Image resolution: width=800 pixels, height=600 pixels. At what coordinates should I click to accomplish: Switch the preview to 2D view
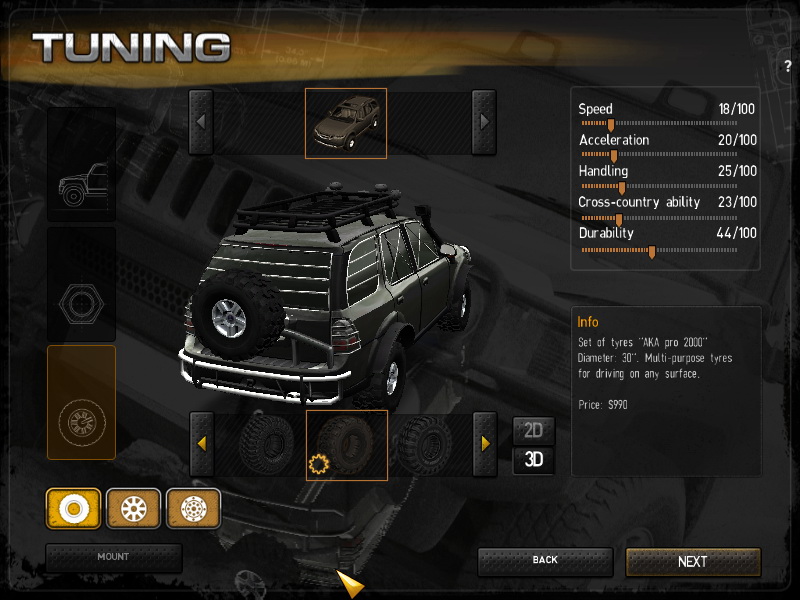pos(533,431)
